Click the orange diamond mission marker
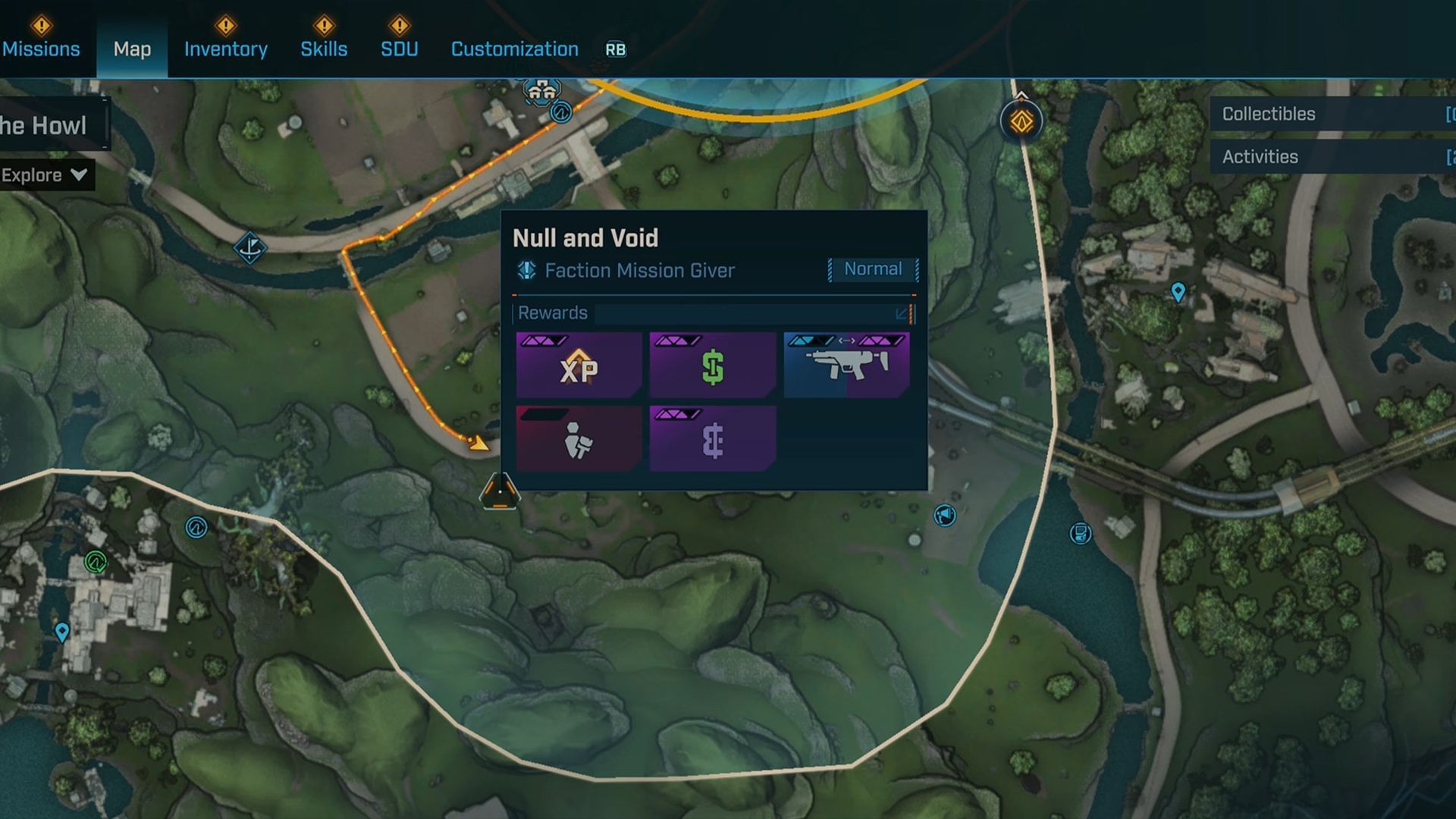1456x819 pixels. (x=1021, y=121)
